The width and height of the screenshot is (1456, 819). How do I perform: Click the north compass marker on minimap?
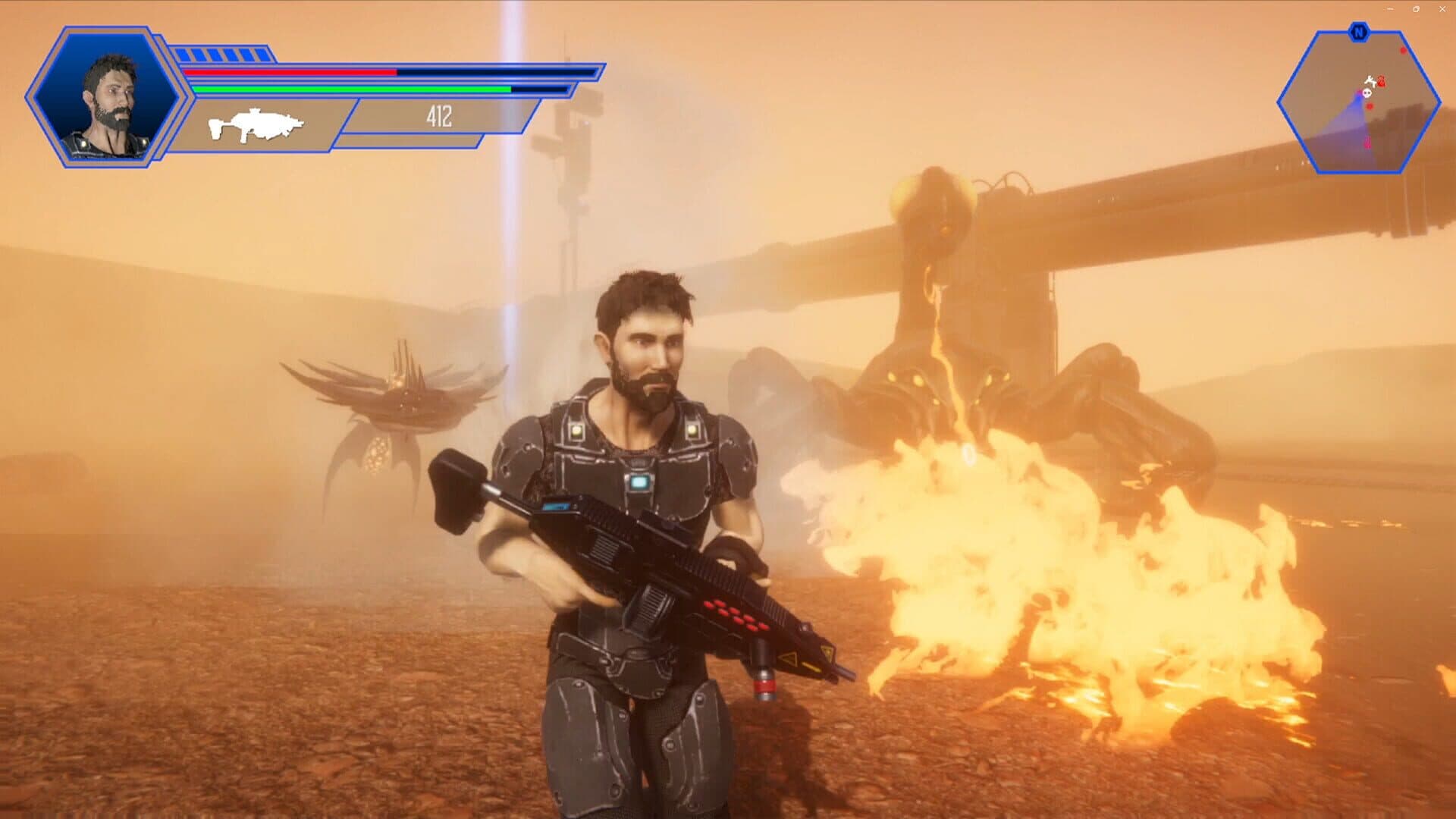(x=1358, y=33)
